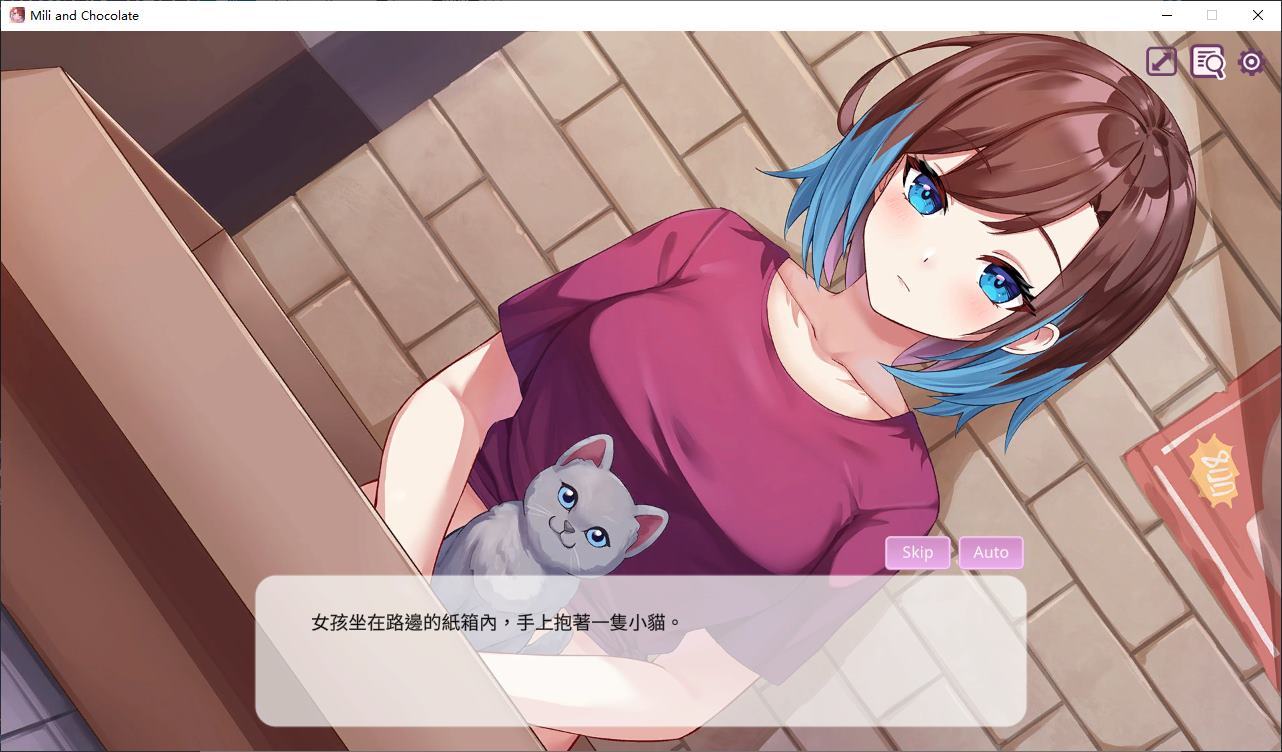1282x752 pixels.
Task: Turn on Skip mode
Action: [917, 552]
